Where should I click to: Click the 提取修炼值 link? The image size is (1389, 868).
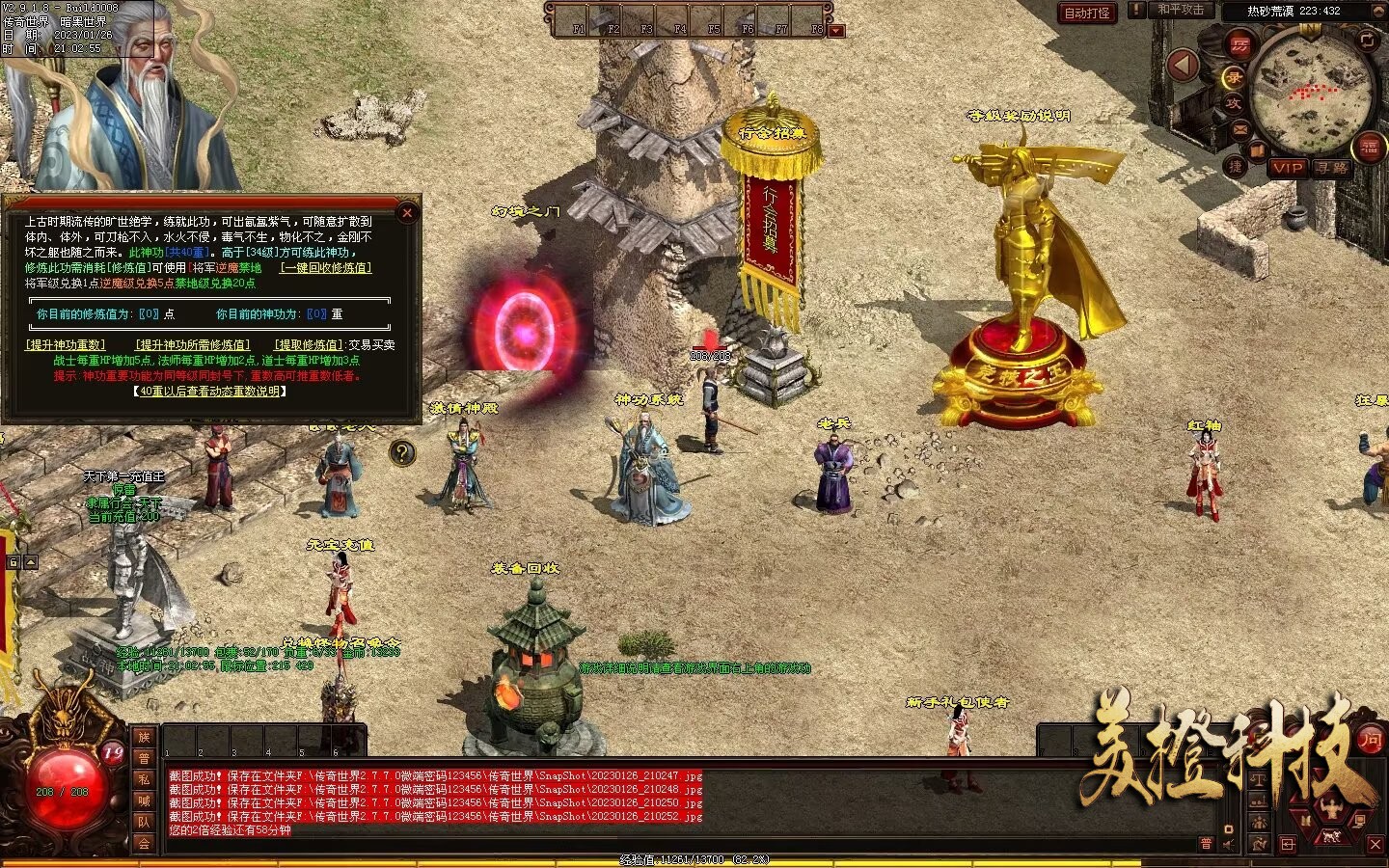pyautogui.click(x=308, y=344)
